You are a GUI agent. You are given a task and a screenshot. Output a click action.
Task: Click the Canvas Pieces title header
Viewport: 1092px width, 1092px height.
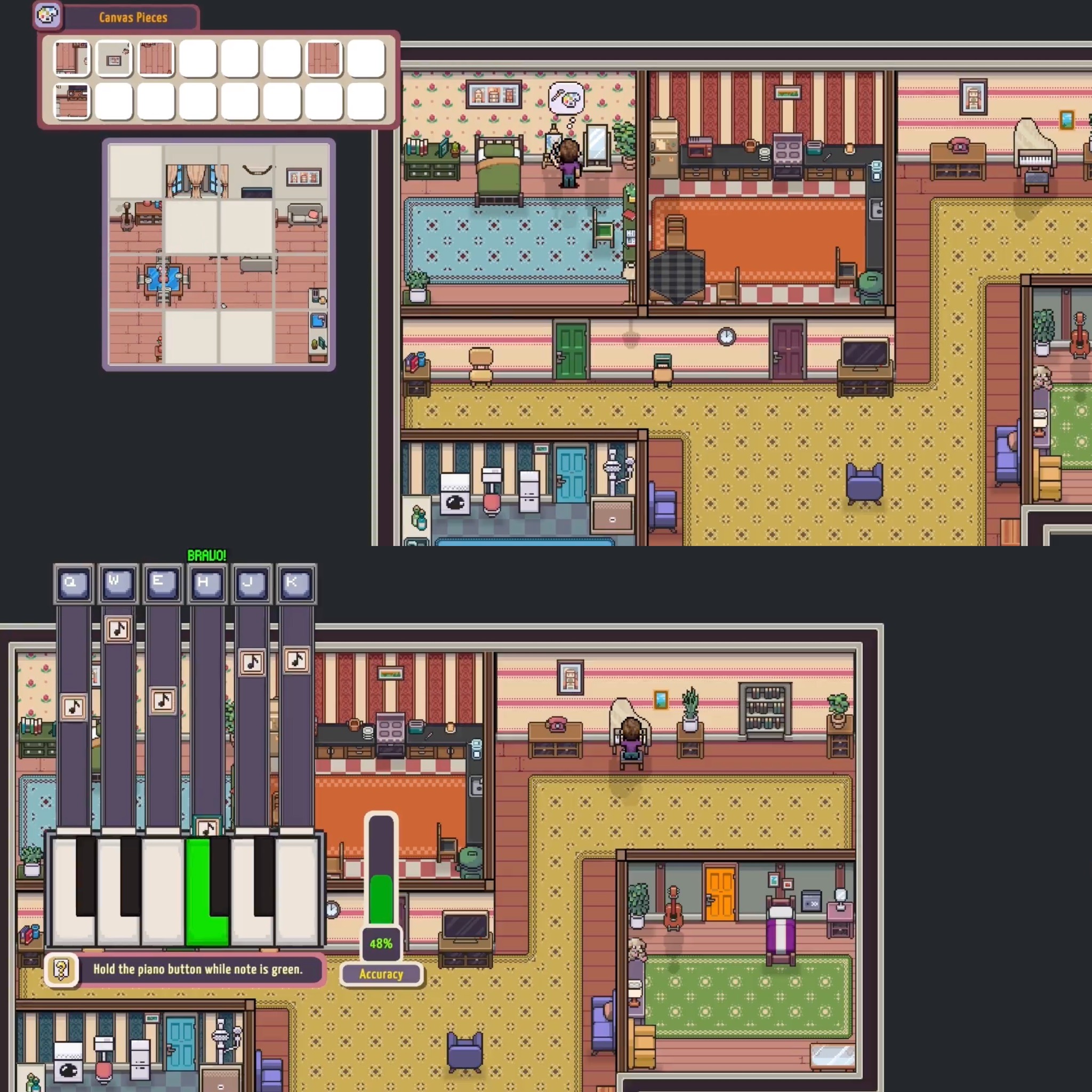point(133,18)
